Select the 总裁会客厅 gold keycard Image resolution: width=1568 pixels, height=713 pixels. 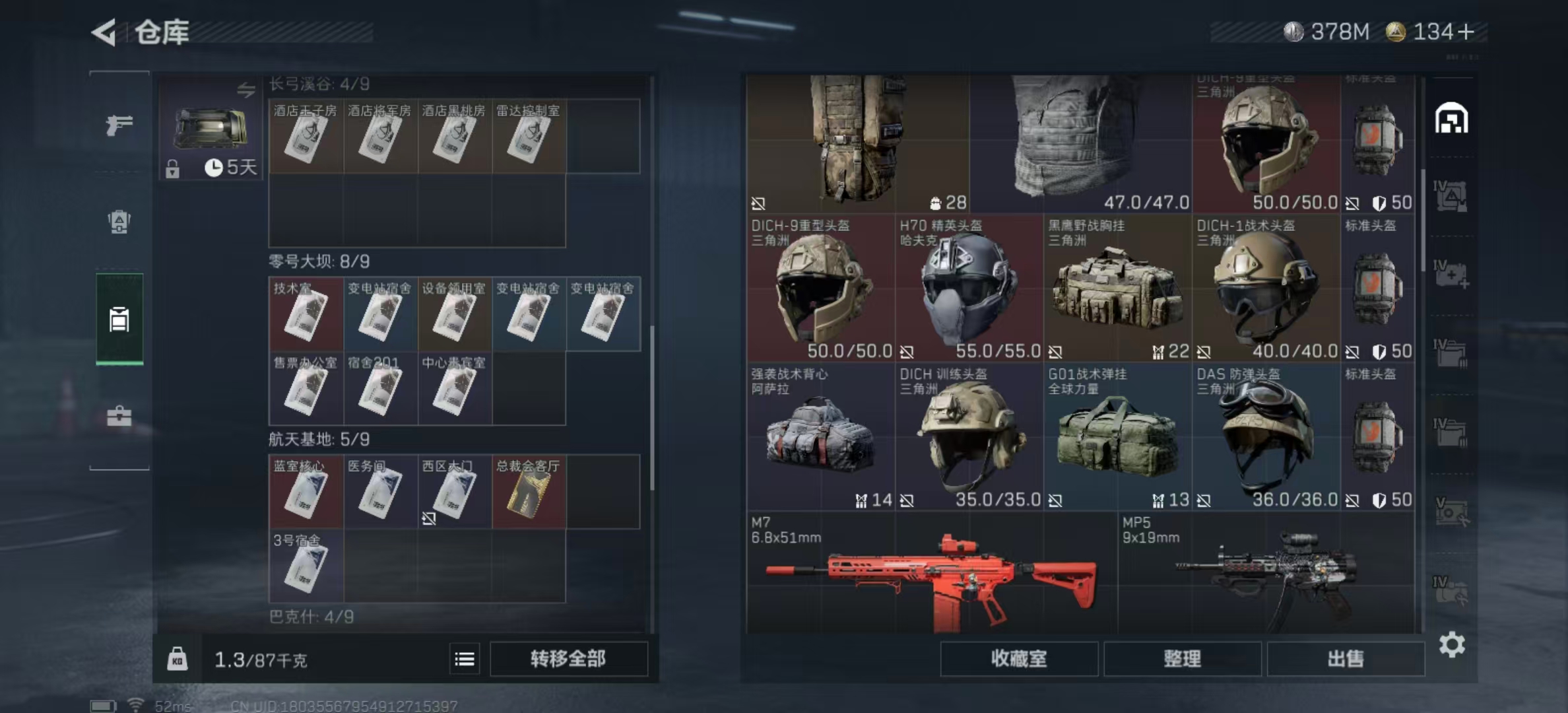pos(528,492)
